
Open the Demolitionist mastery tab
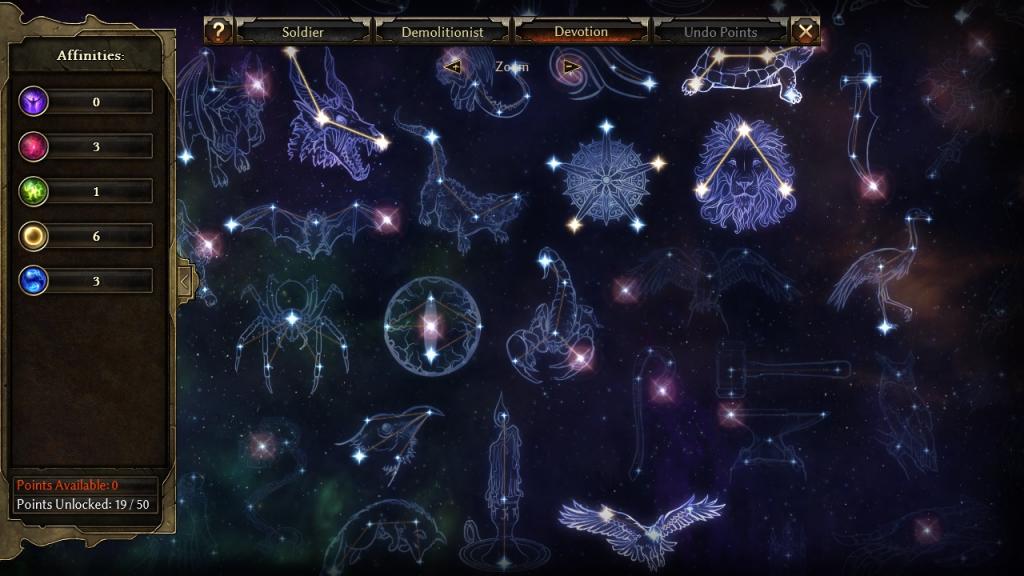point(442,32)
